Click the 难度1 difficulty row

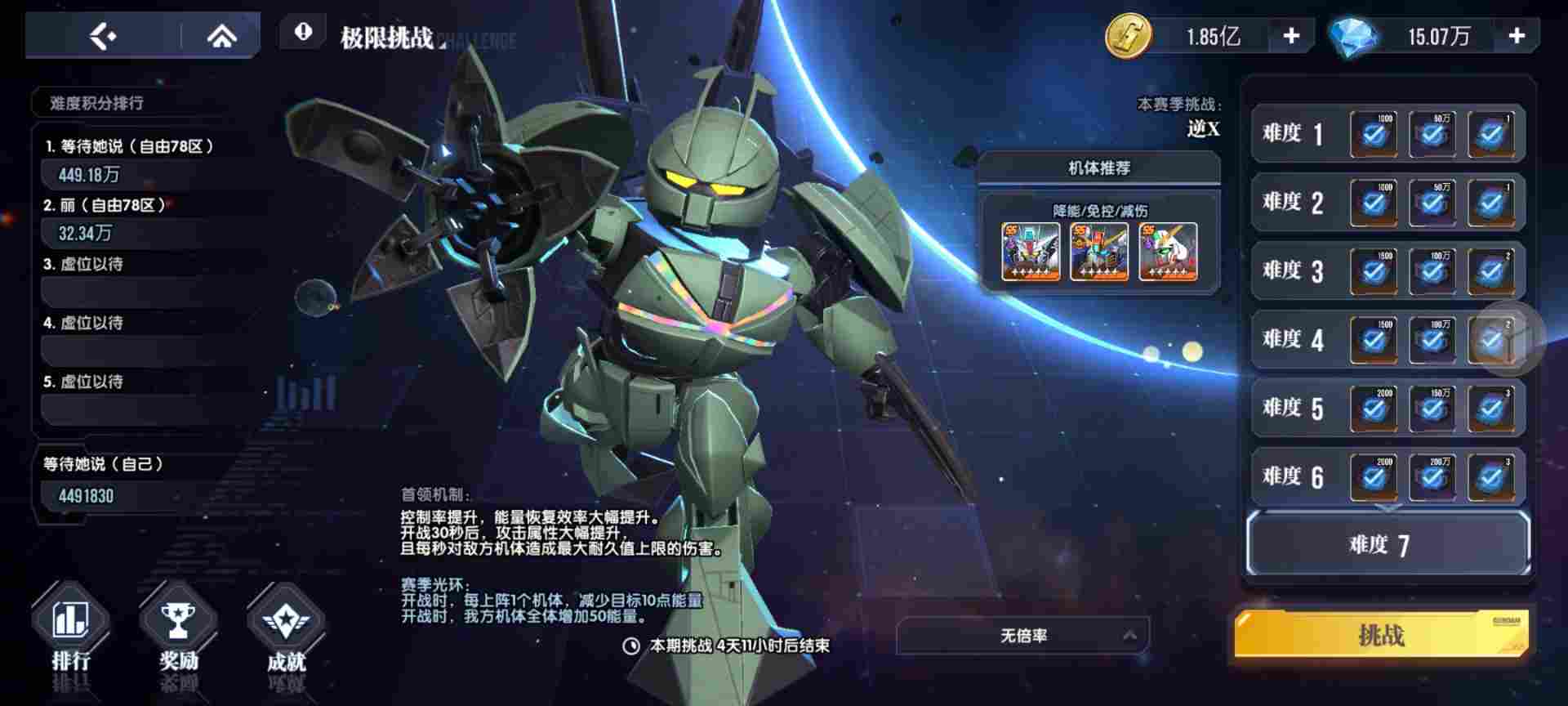(1293, 133)
